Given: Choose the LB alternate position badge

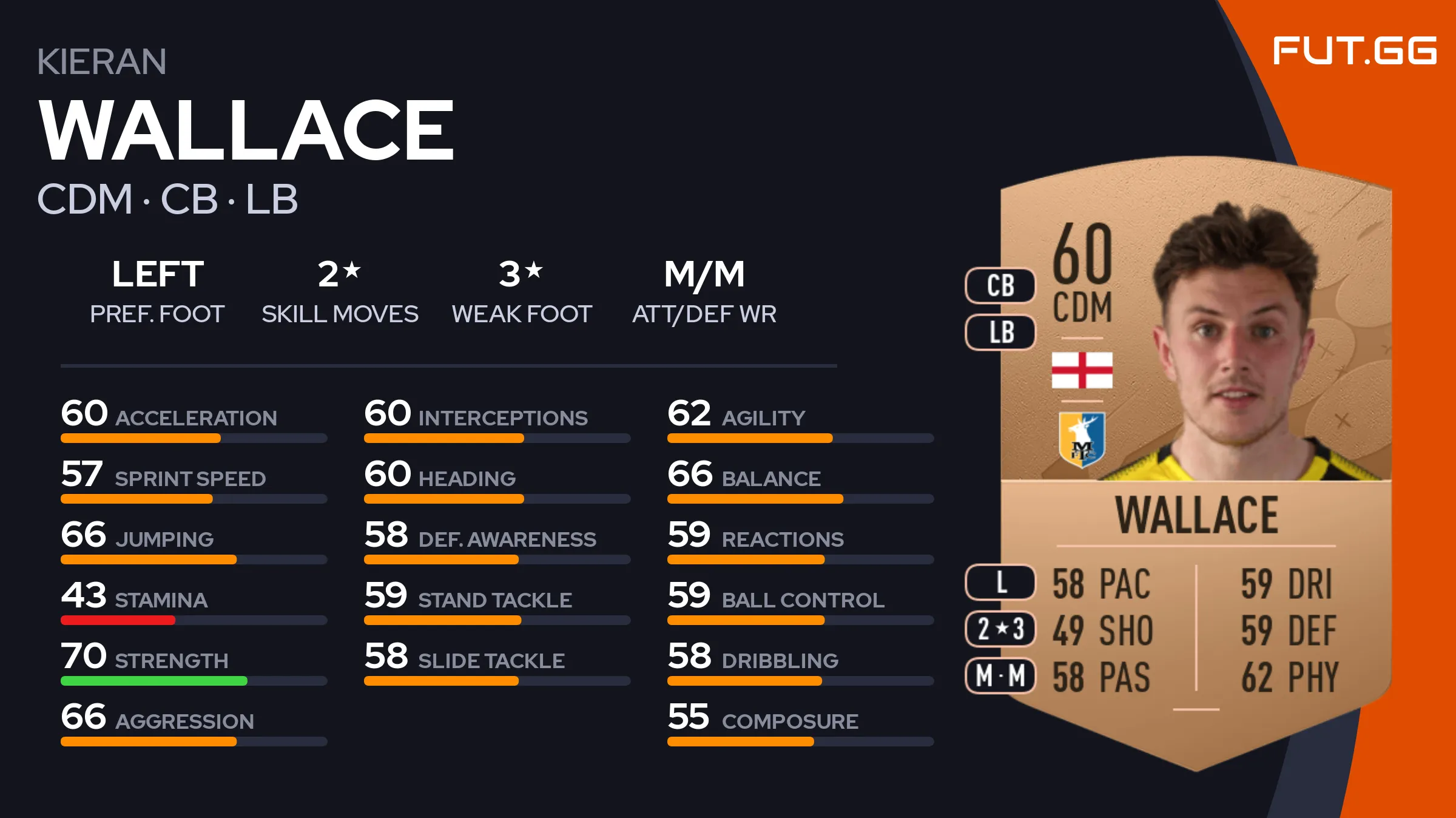Looking at the screenshot, I should (1000, 333).
